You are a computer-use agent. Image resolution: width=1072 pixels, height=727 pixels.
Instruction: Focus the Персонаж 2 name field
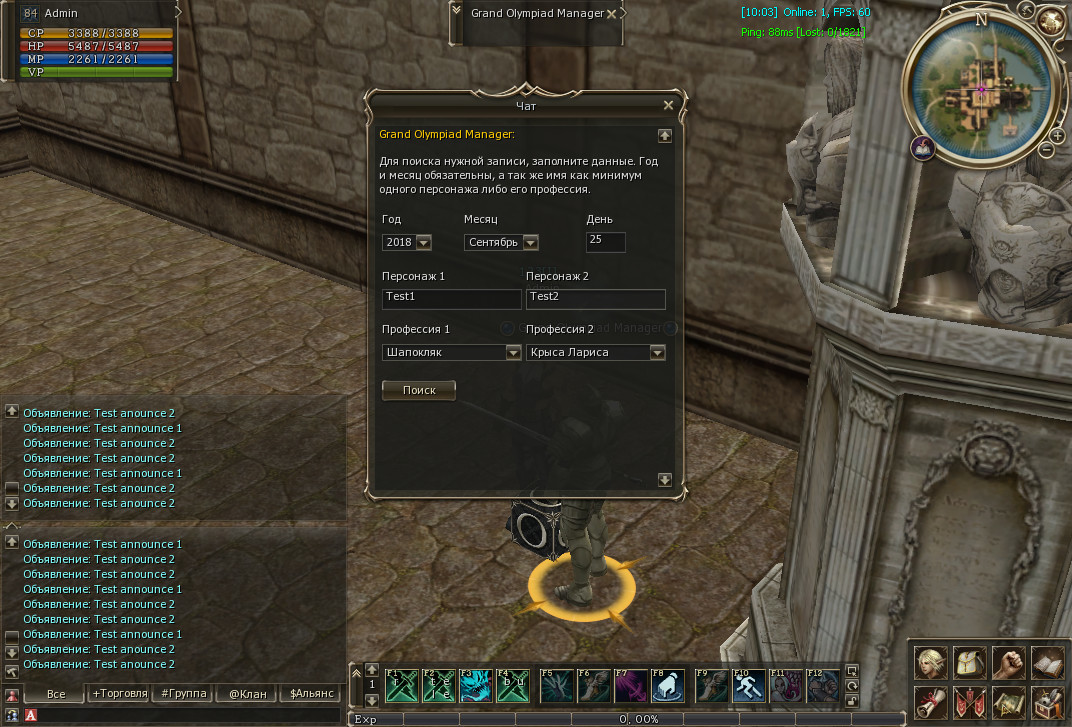[x=595, y=297]
